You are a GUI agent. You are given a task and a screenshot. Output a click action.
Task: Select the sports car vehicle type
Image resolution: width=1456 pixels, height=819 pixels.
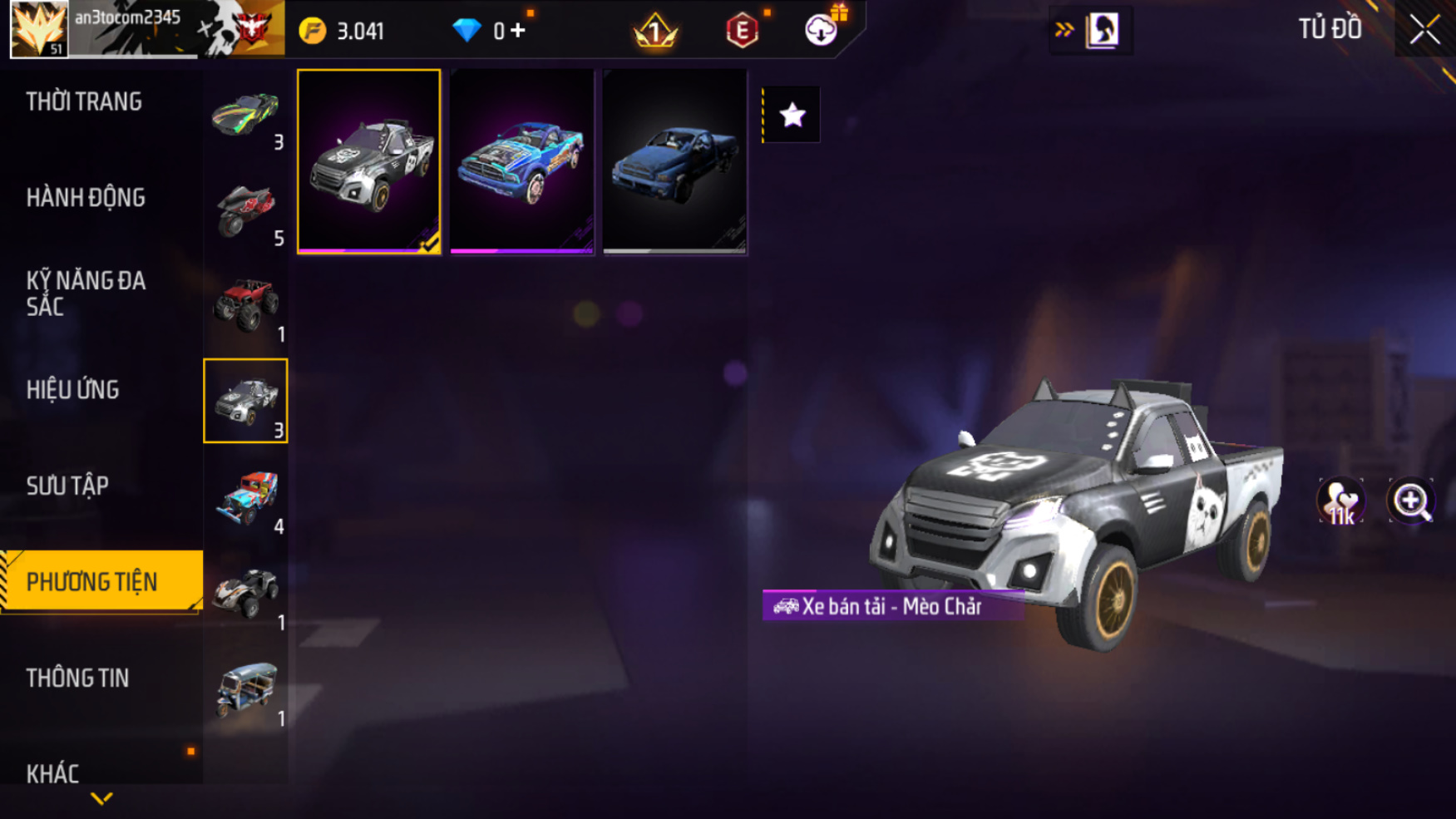click(x=245, y=115)
